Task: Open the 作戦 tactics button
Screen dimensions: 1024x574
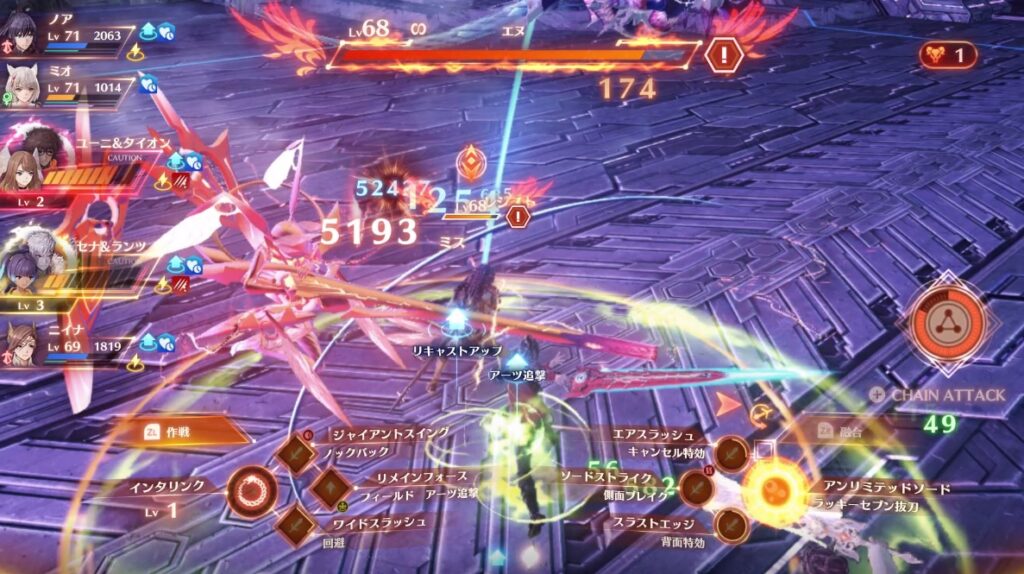Action: pos(192,430)
